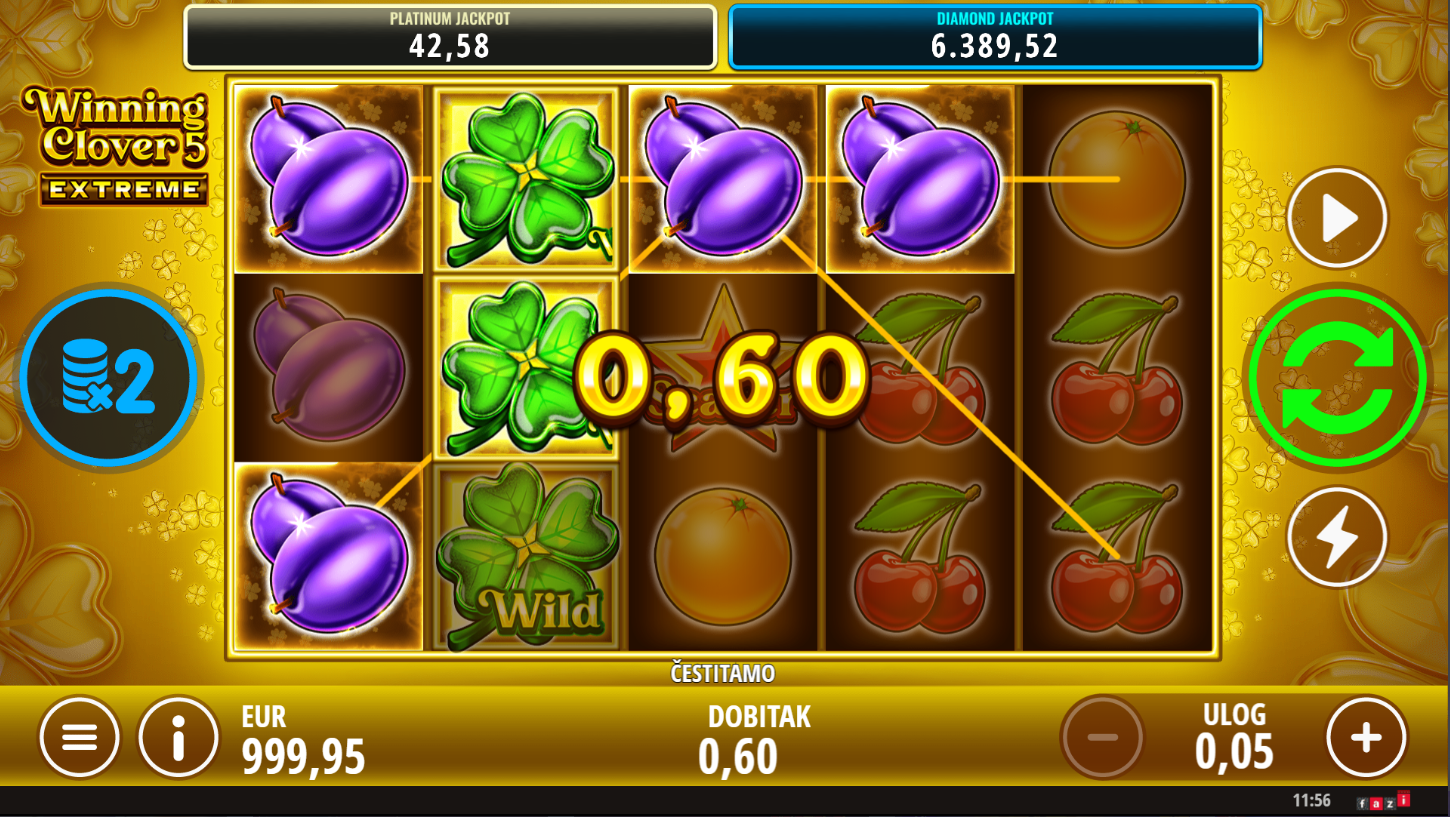Start autoplay with the play arrow button

pyautogui.click(x=1337, y=218)
